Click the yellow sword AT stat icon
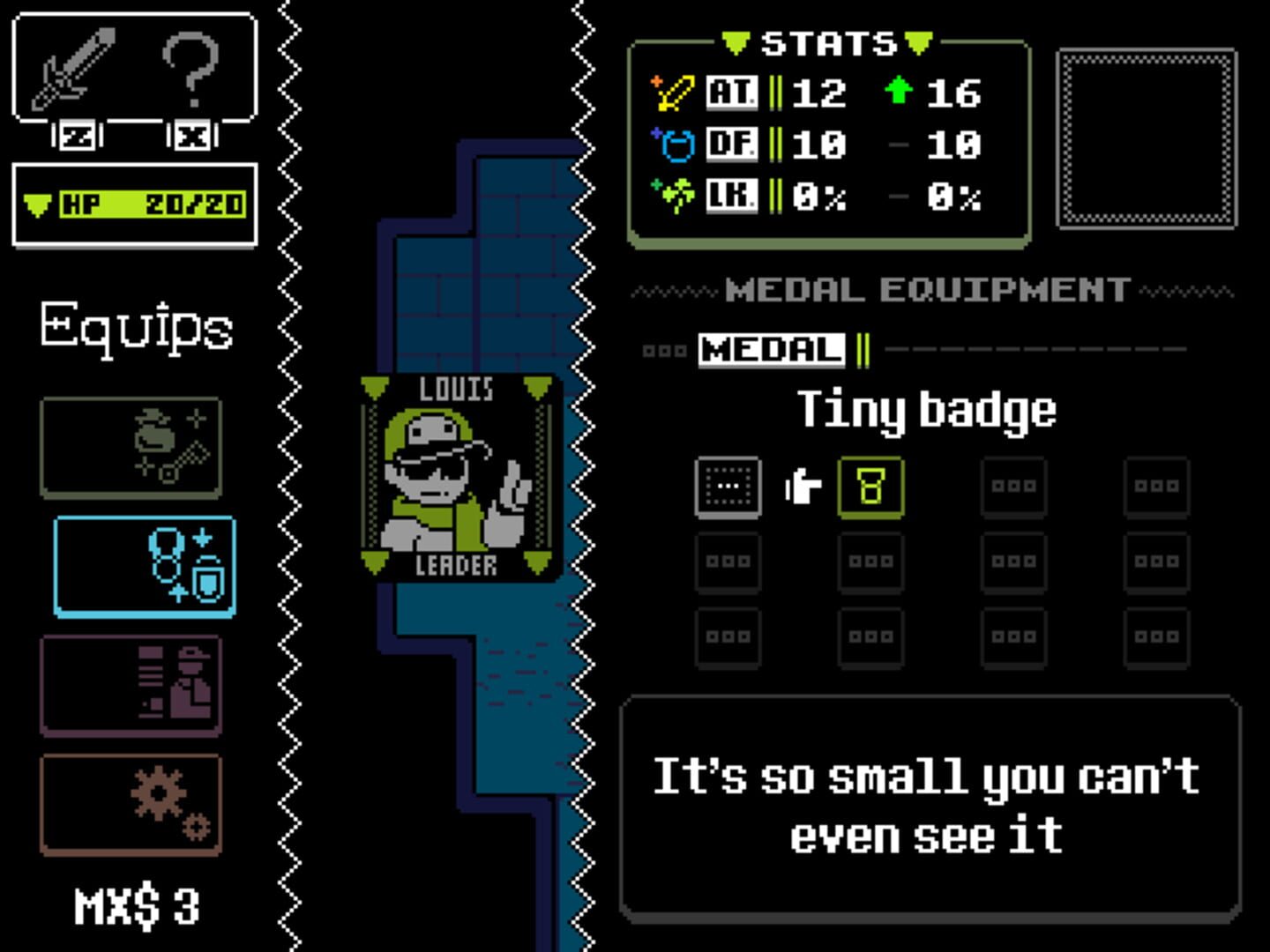Viewport: 1270px width, 952px height. (x=675, y=93)
